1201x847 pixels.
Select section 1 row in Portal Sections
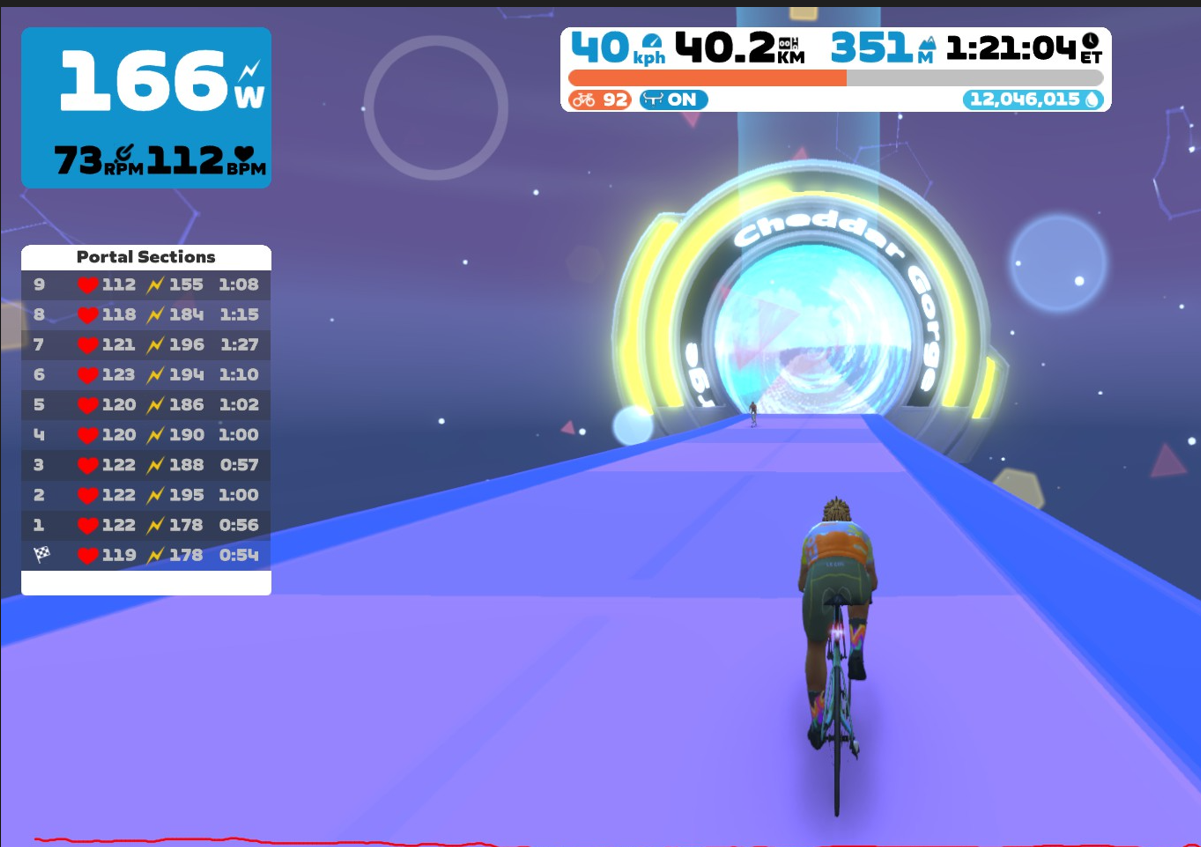point(146,525)
